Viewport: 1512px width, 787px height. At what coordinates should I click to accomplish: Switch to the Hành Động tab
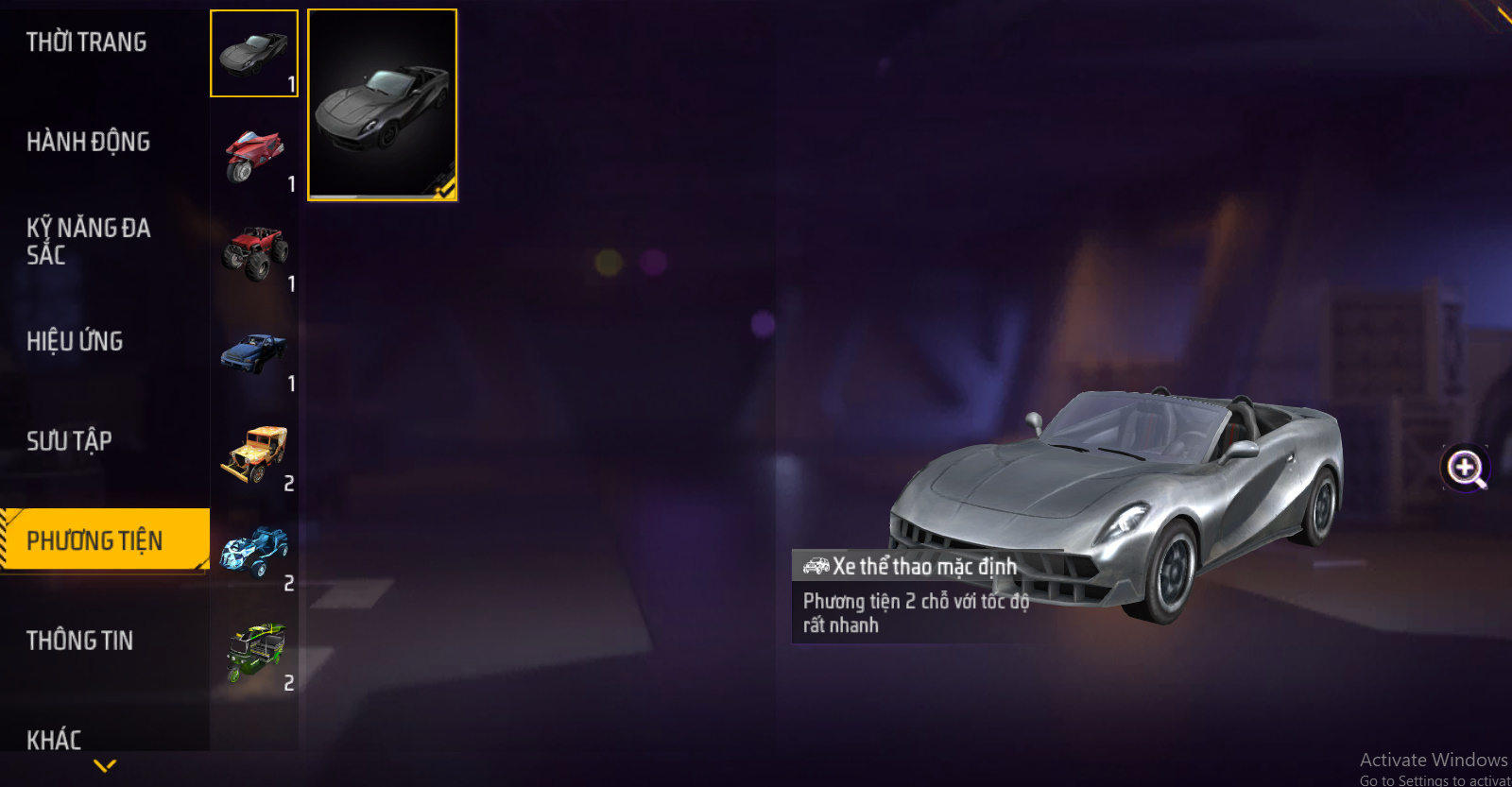(x=89, y=142)
